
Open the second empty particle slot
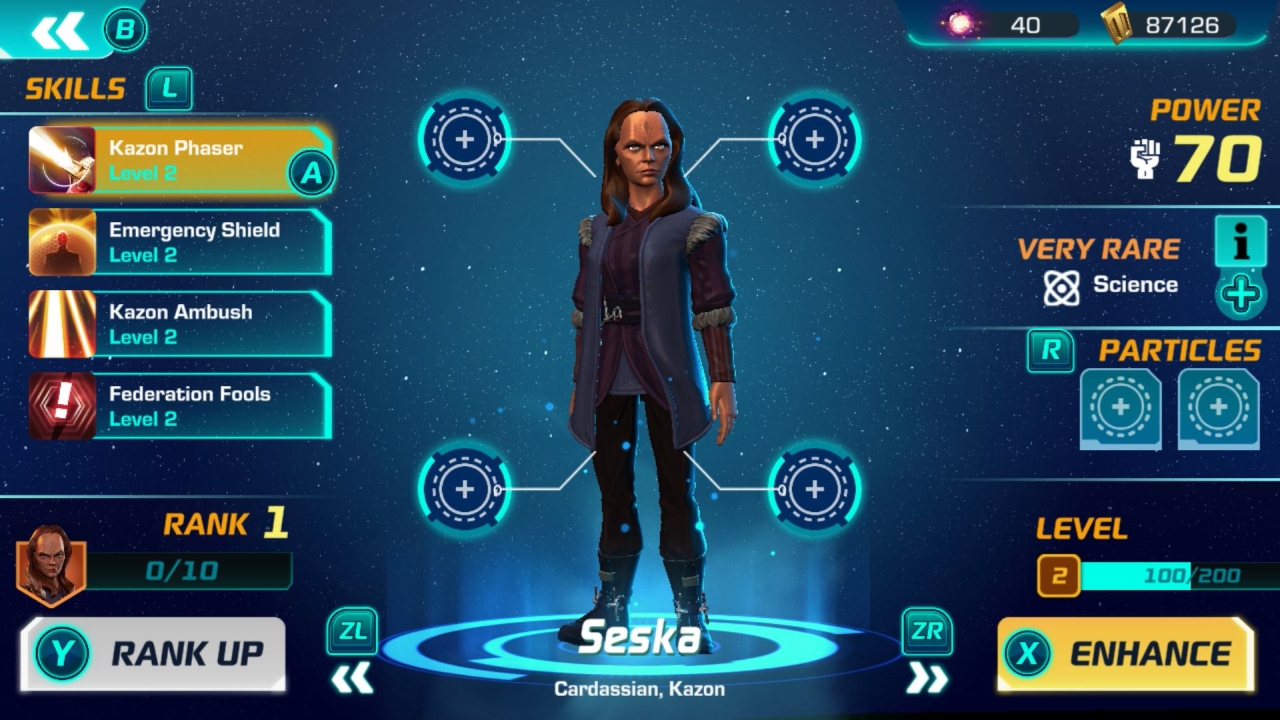[1216, 408]
